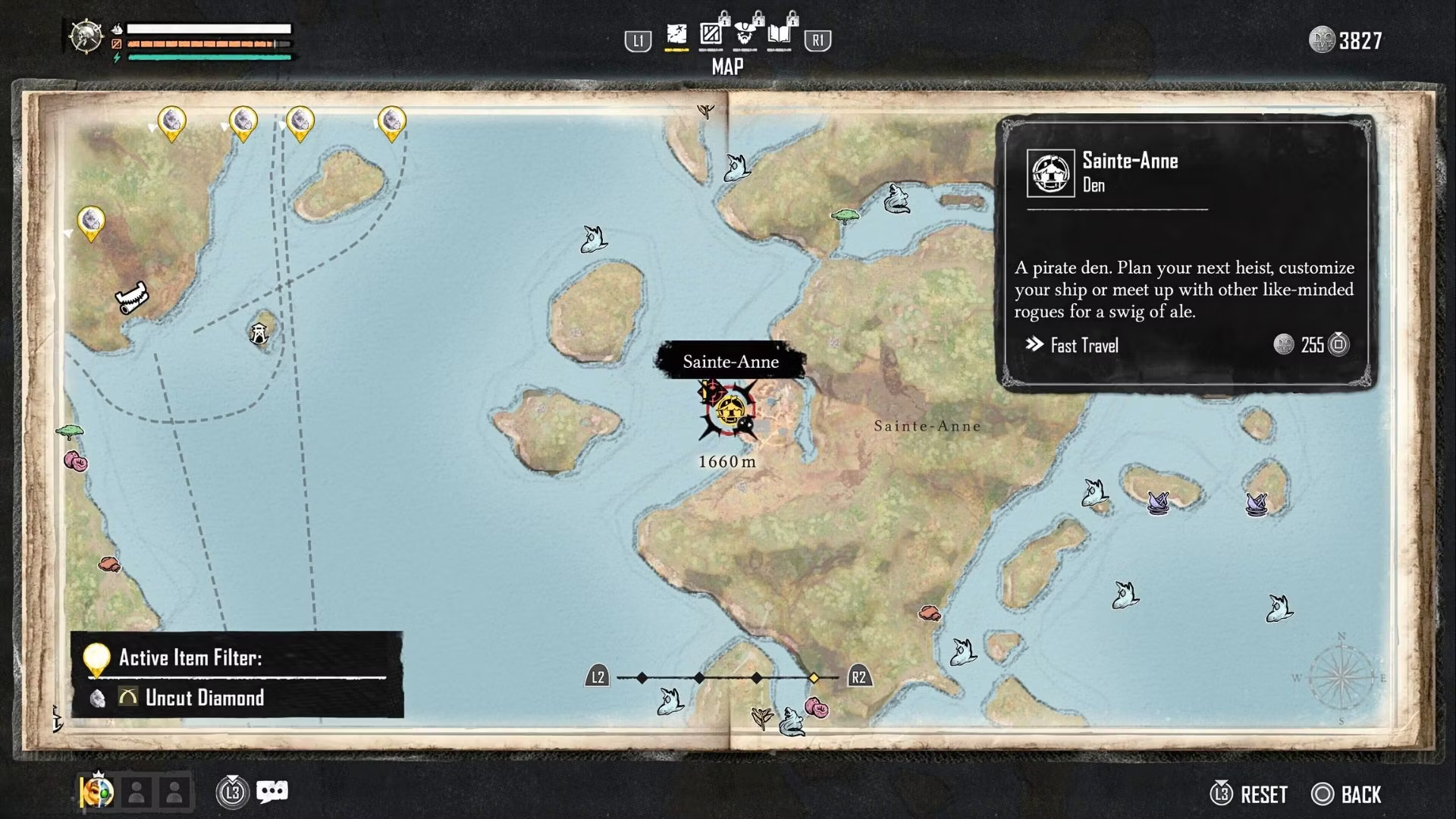Select the highlighted map zoom level diamond
1456x819 pixels.
click(x=814, y=678)
